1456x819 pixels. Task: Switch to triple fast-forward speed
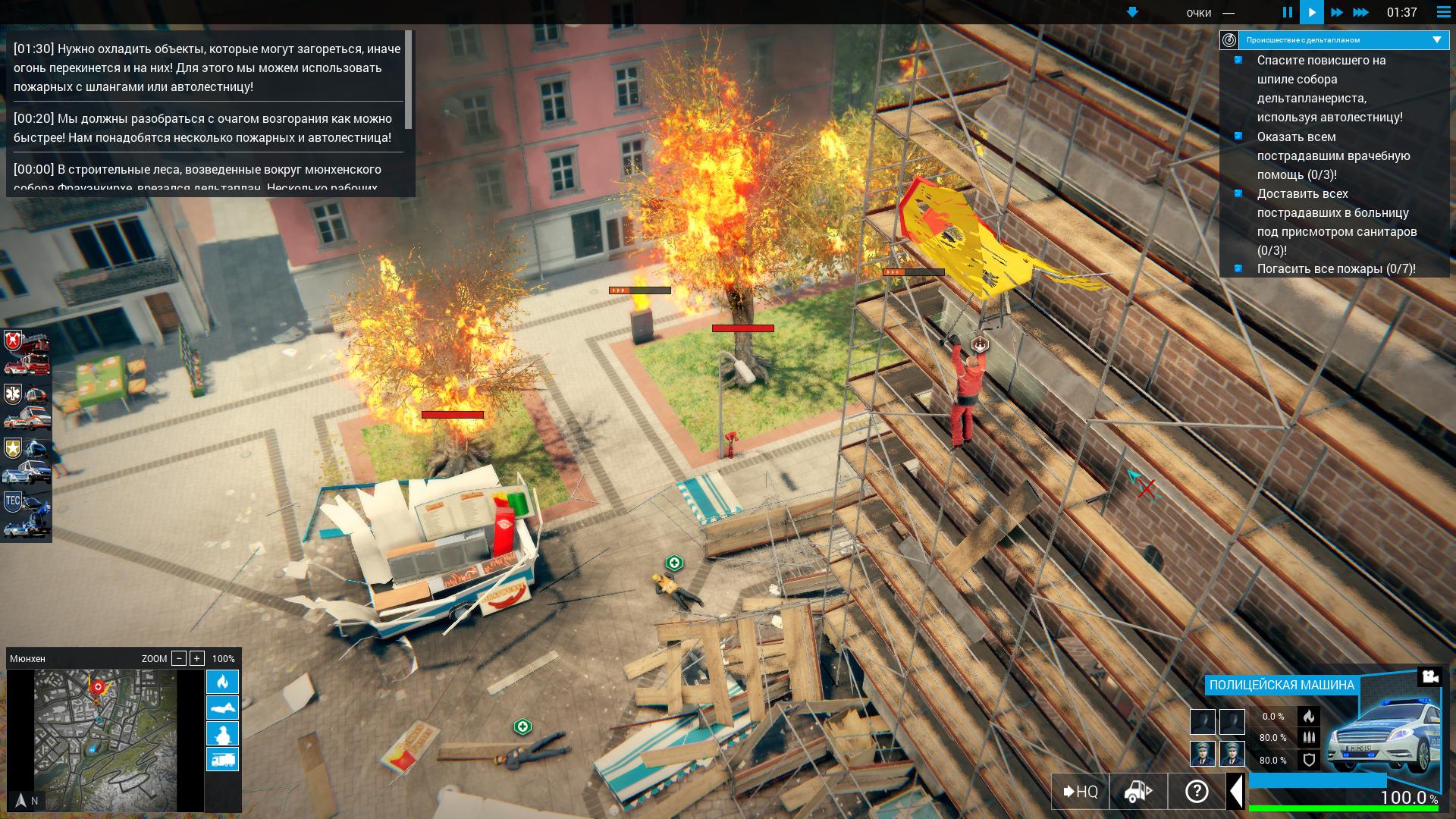(1361, 12)
